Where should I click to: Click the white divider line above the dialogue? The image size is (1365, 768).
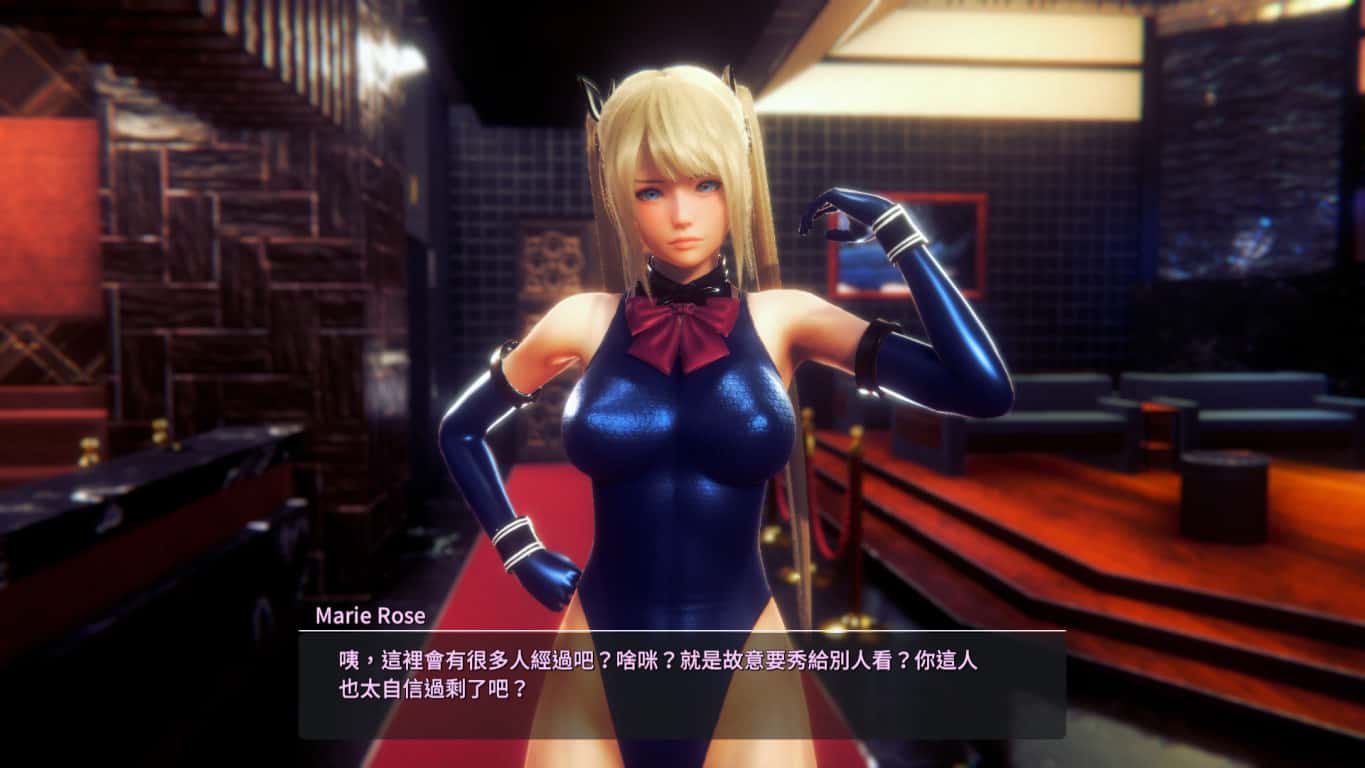680,631
